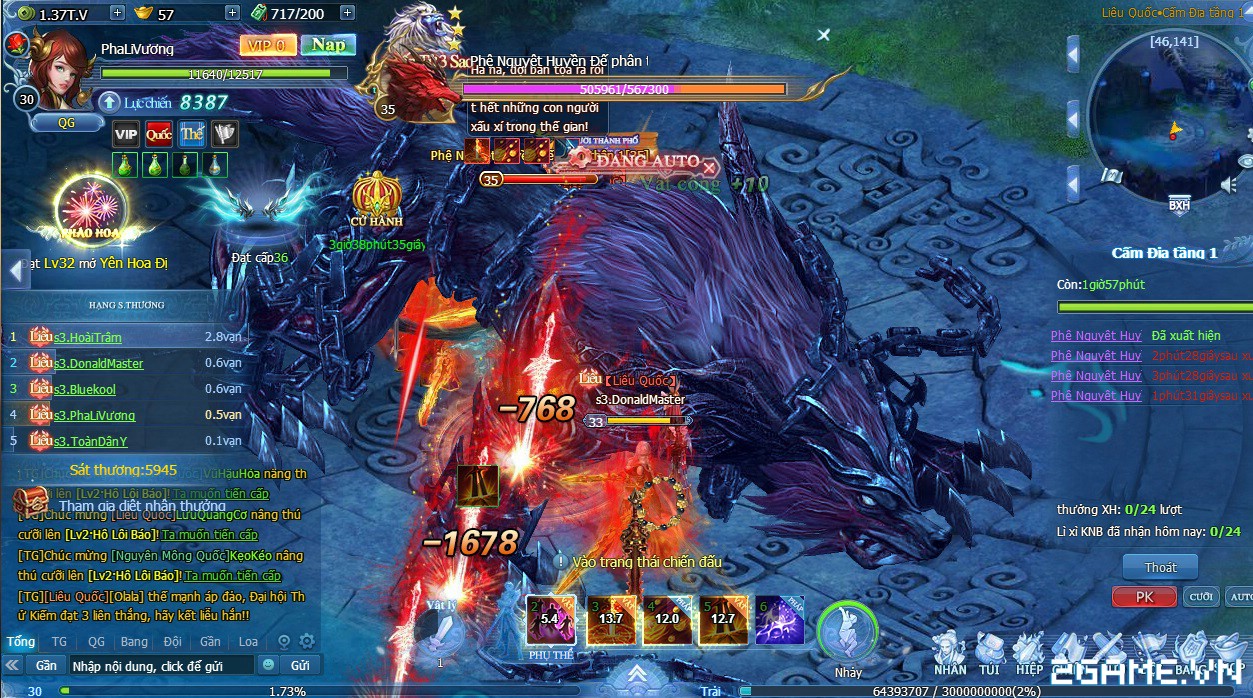1253x698 pixels.
Task: Click the VIP 0 badge
Action: coord(268,45)
